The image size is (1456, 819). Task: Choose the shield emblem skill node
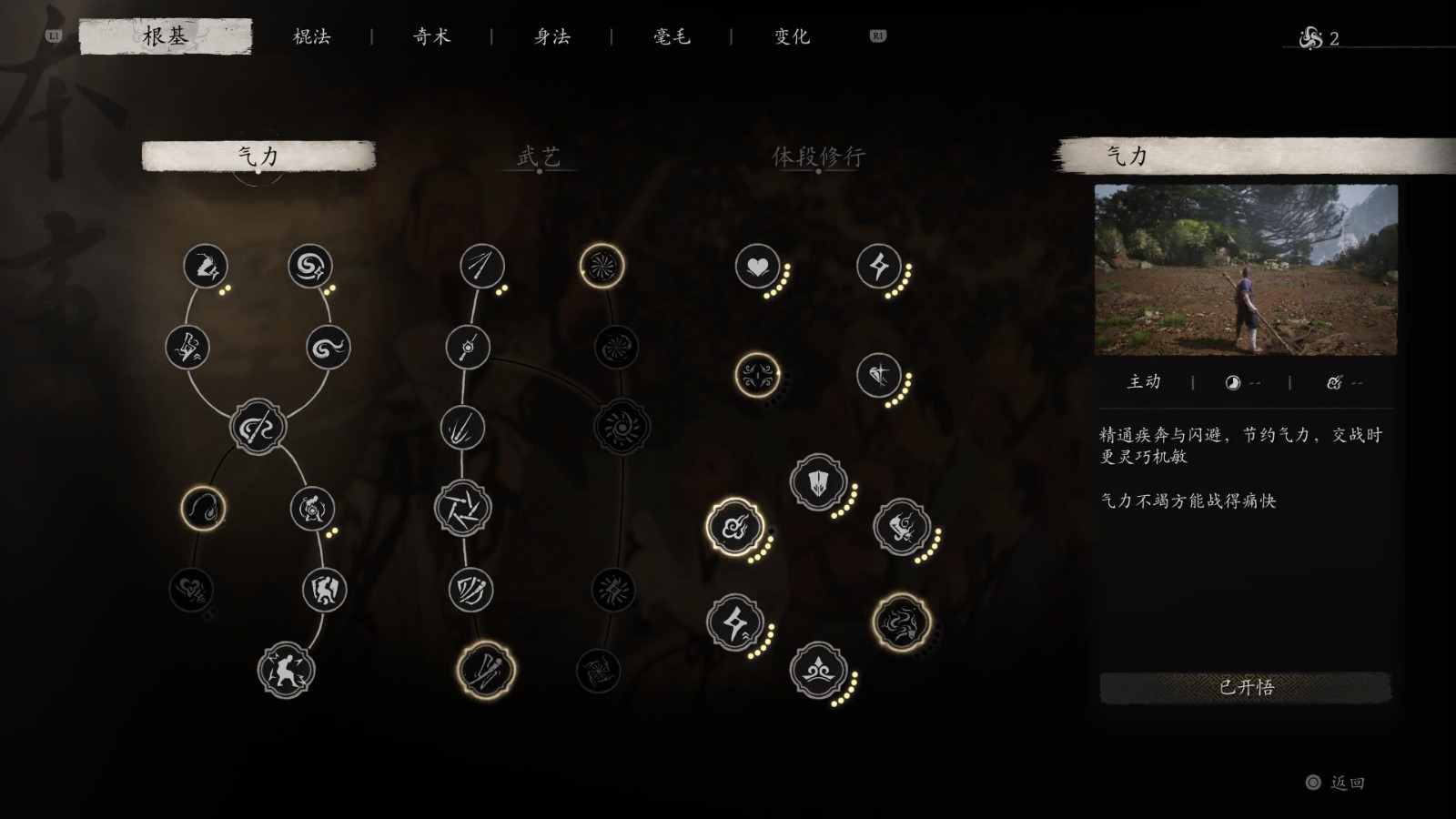tap(819, 482)
